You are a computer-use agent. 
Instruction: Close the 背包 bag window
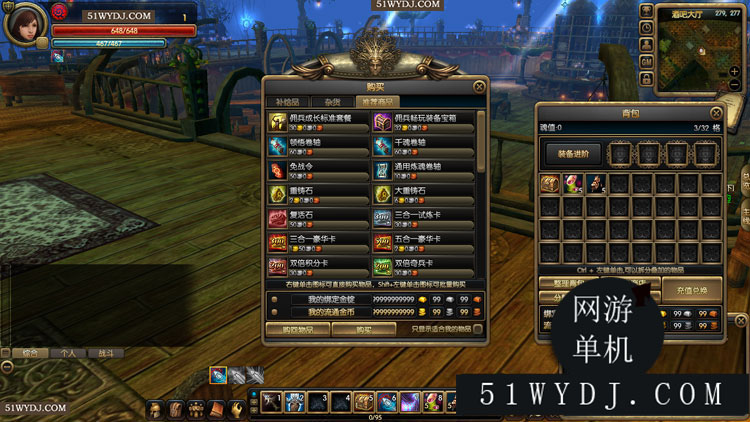point(716,113)
